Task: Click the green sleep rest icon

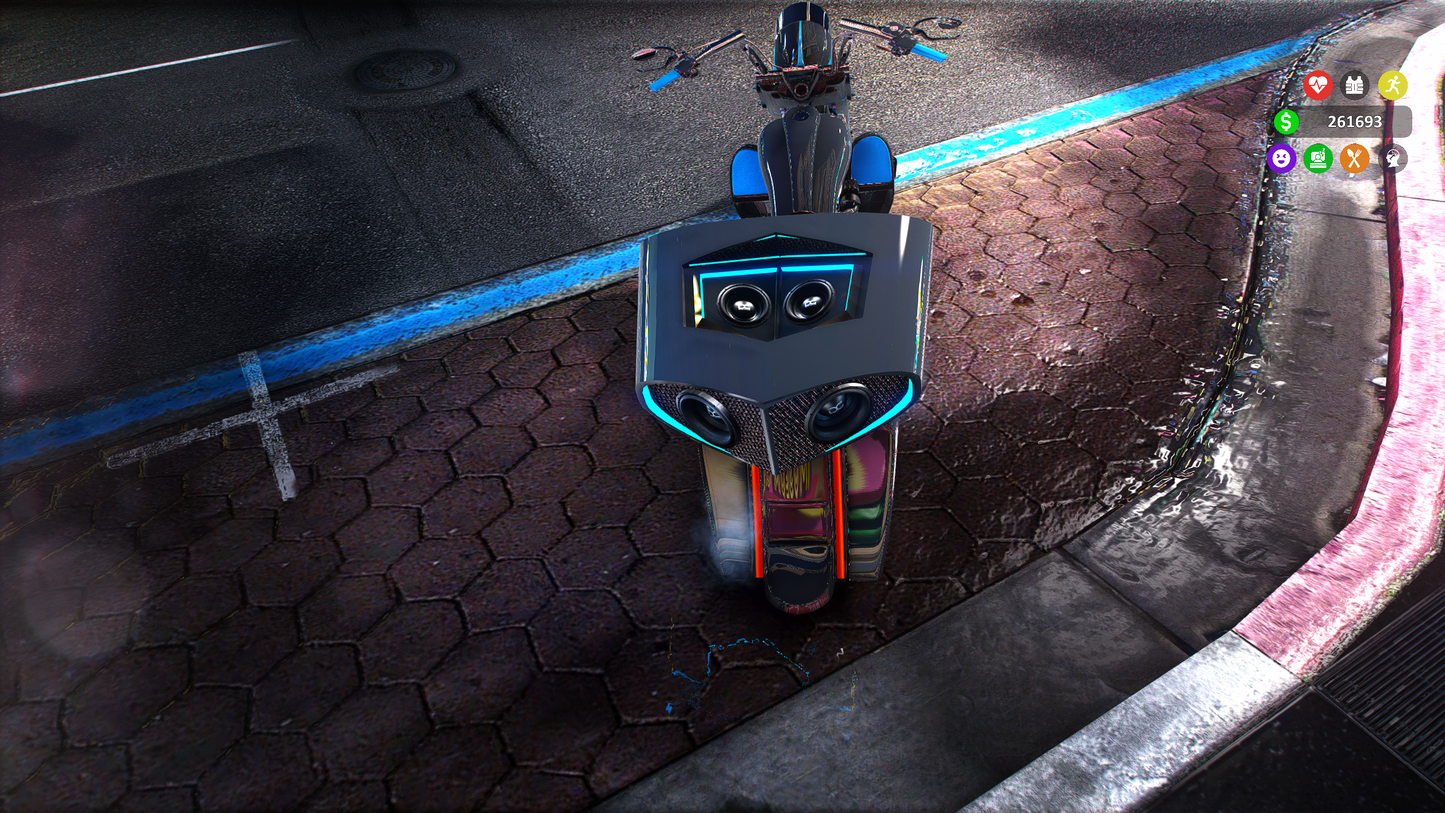Action: [1318, 158]
